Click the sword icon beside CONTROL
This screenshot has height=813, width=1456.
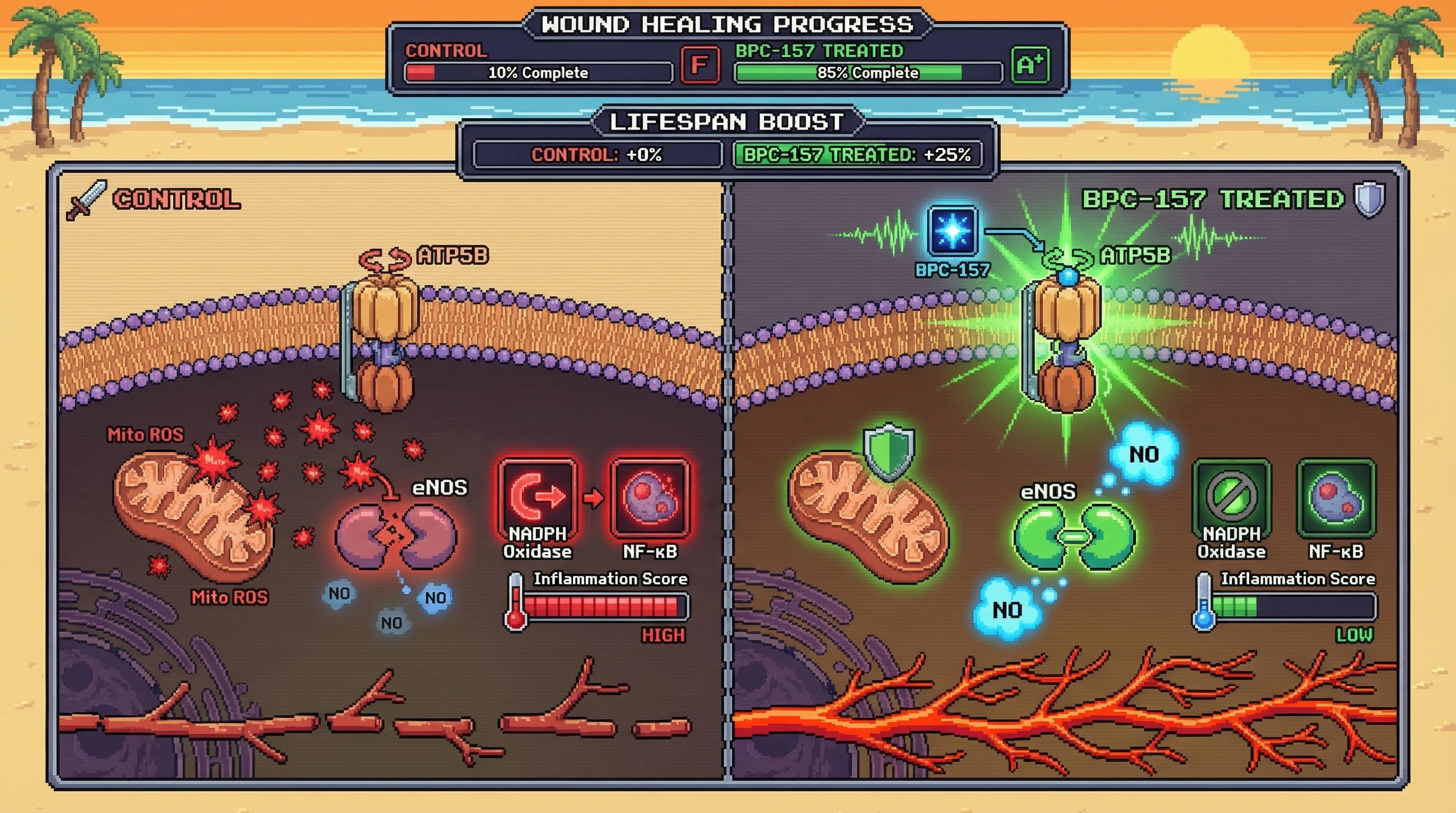tap(86, 200)
